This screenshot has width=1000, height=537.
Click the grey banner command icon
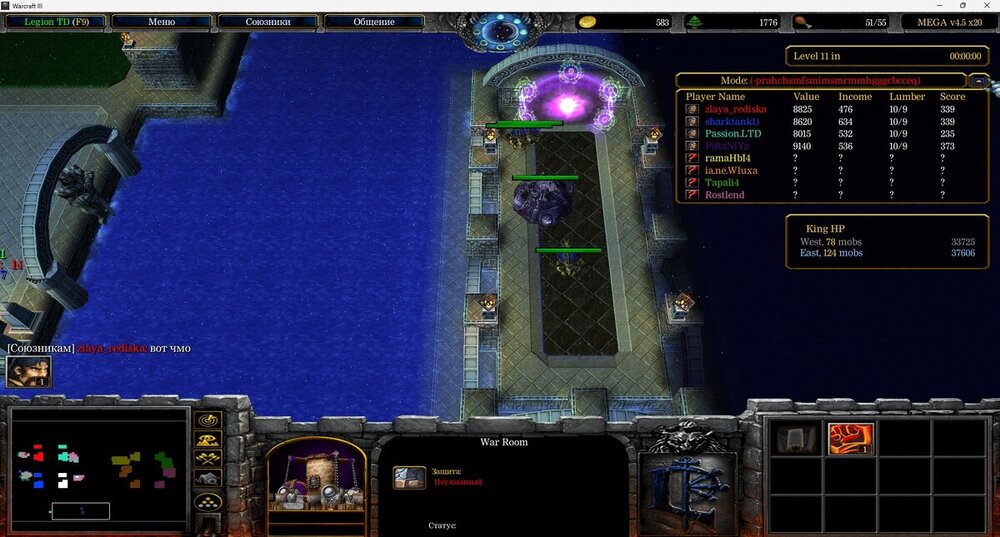[796, 439]
